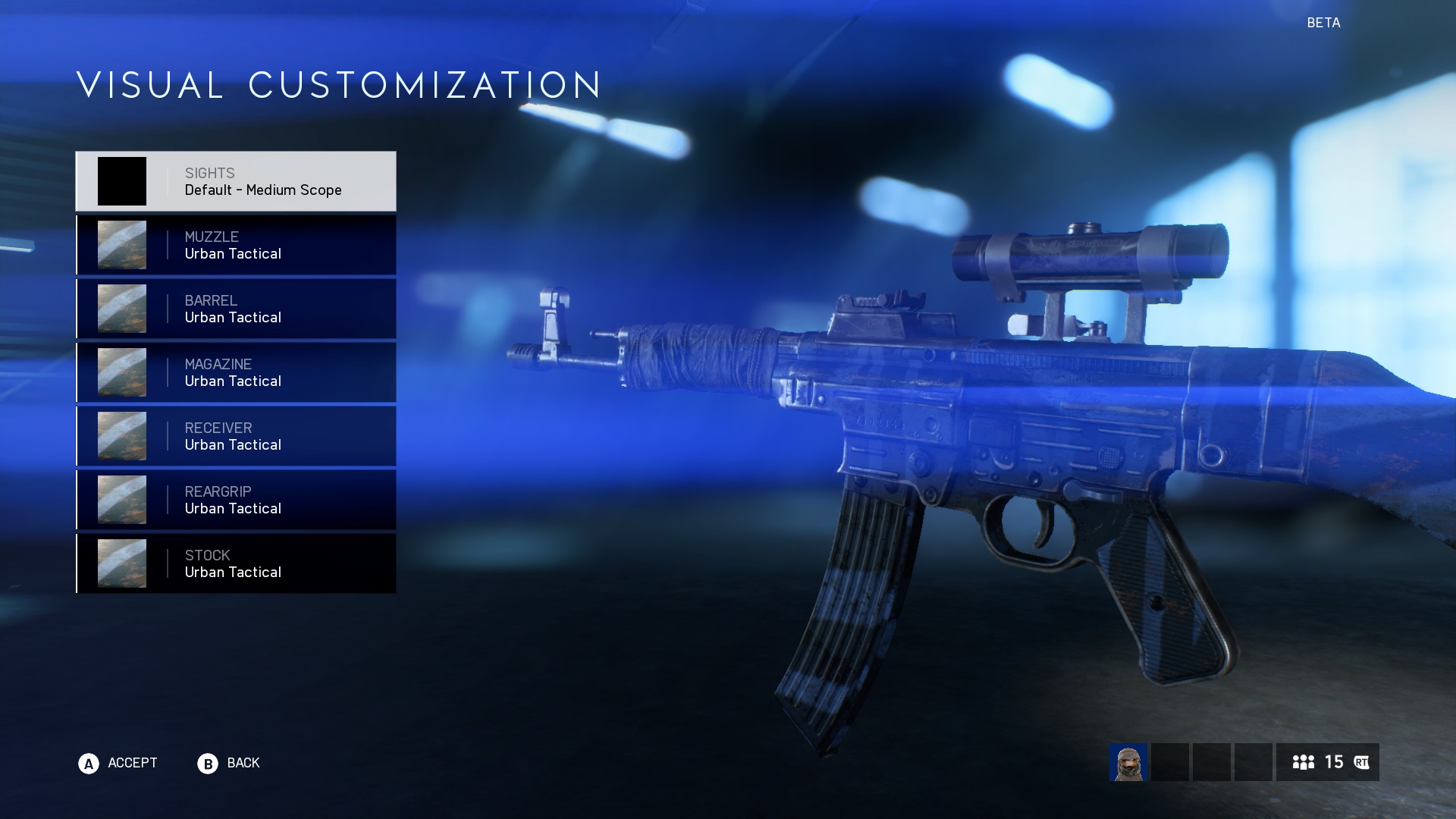Image resolution: width=1456 pixels, height=819 pixels.
Task: Select the Stock Urban Tactical row
Action: pyautogui.click(x=236, y=563)
